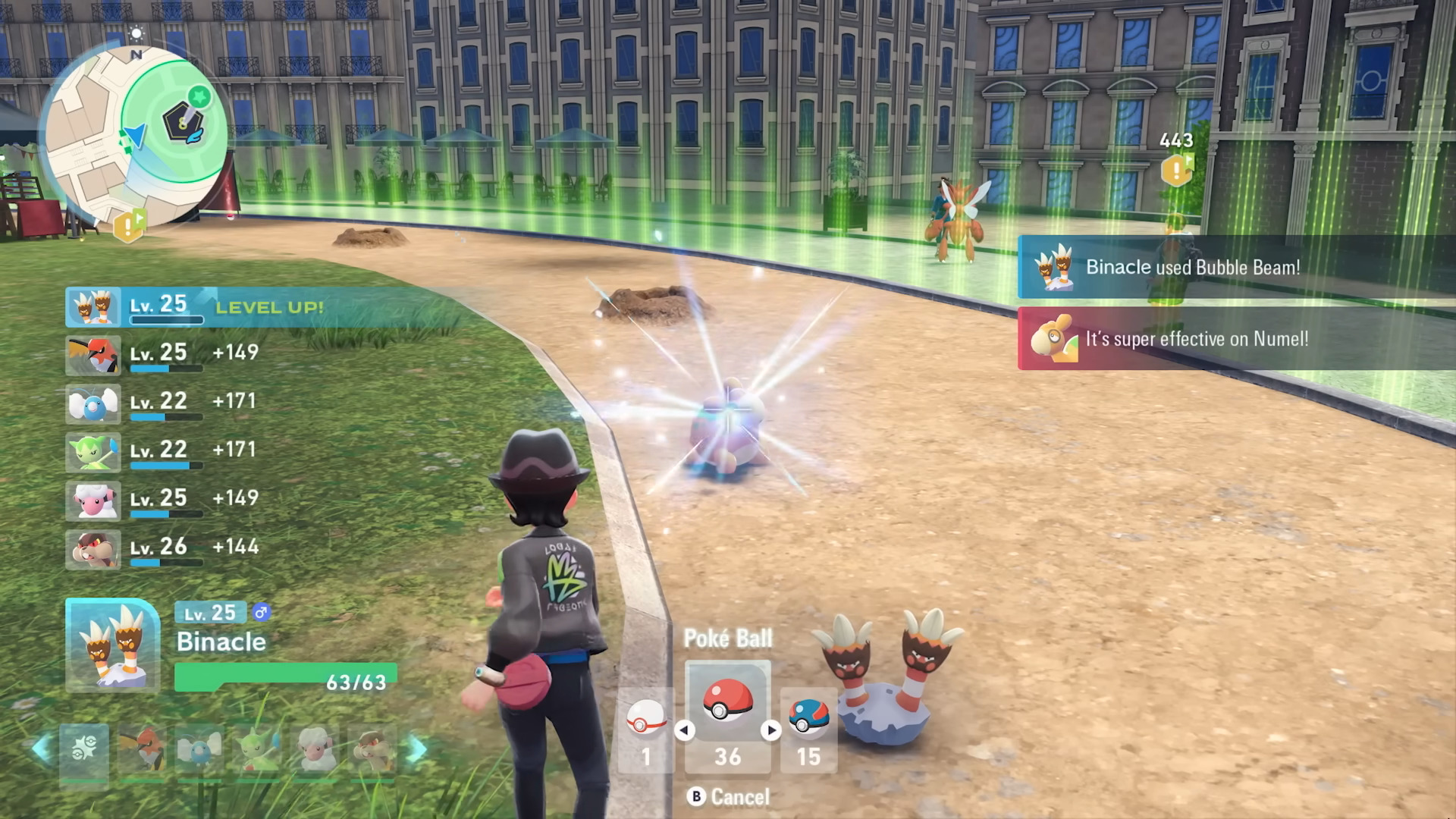Select Flaaffy's row in the party level list
1456x819 pixels.
click(x=163, y=500)
